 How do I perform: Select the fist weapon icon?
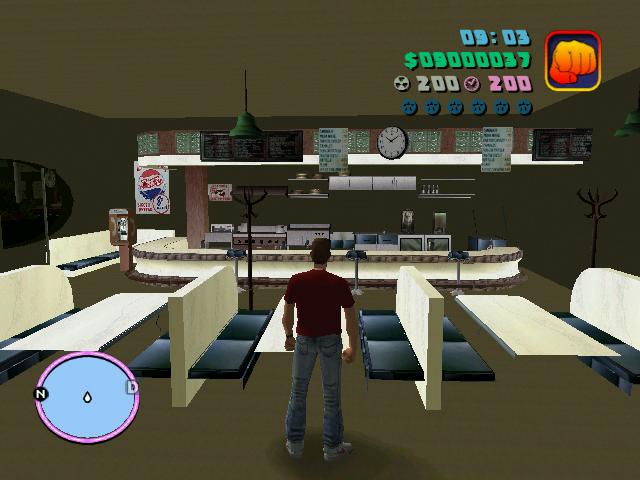(x=573, y=60)
